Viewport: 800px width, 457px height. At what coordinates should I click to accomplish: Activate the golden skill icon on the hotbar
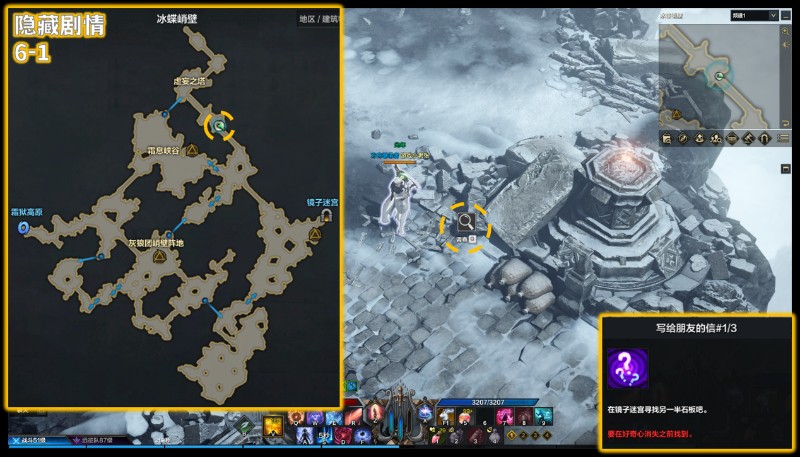(x=272, y=427)
